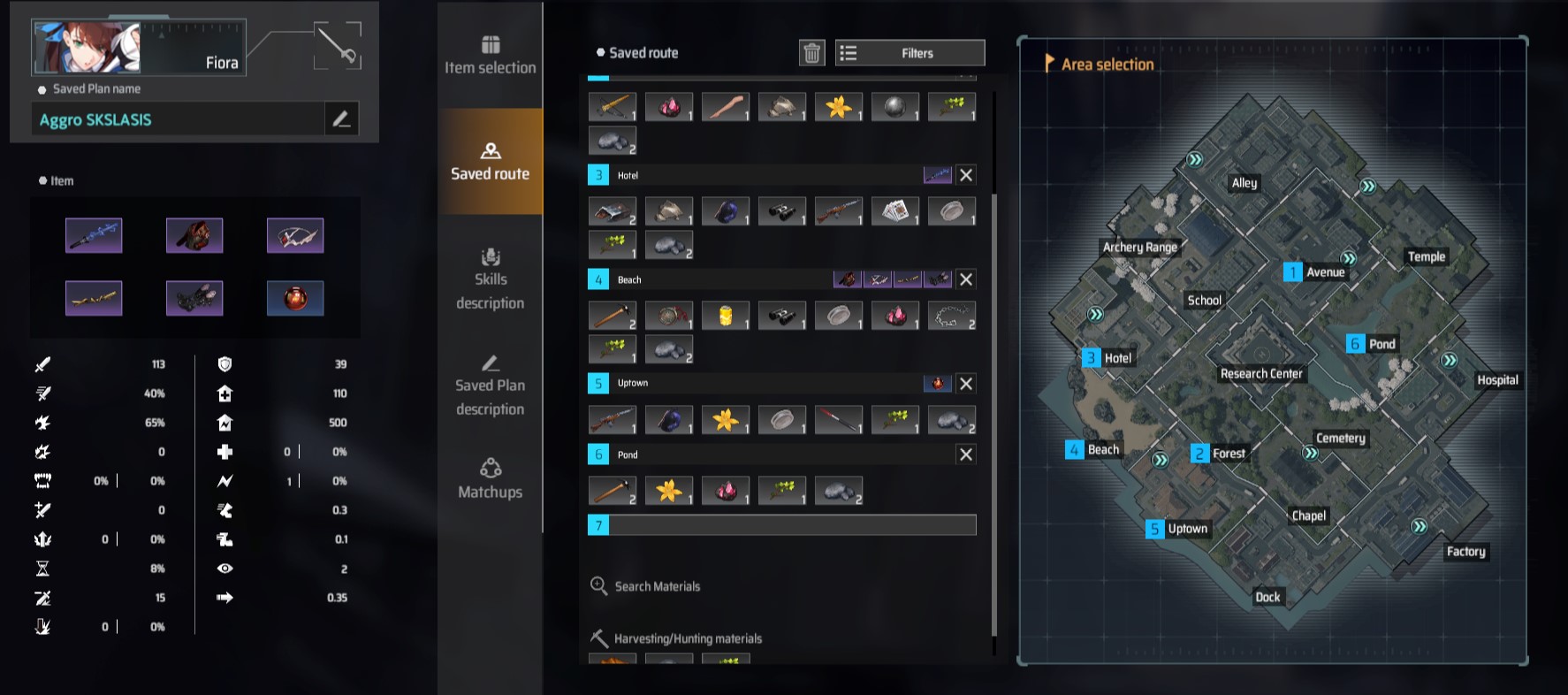The width and height of the screenshot is (1568, 695).
Task: Select the Research Center area on map
Action: coord(1261,373)
